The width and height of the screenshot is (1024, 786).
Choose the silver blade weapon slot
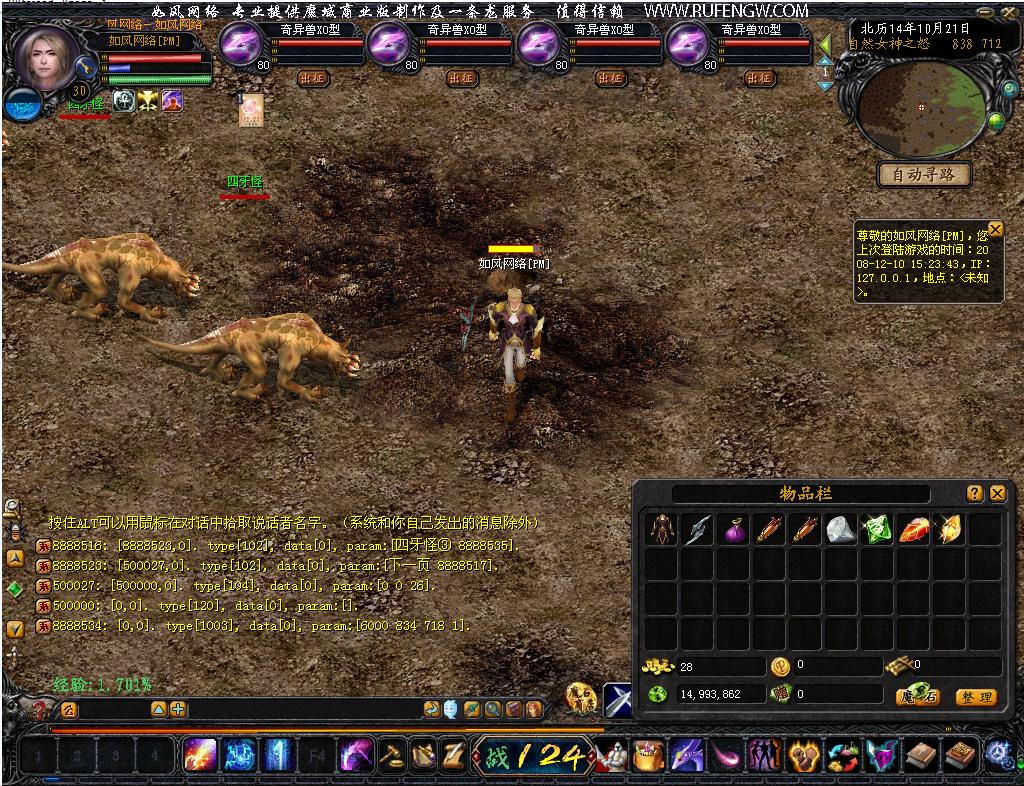[x=697, y=530]
